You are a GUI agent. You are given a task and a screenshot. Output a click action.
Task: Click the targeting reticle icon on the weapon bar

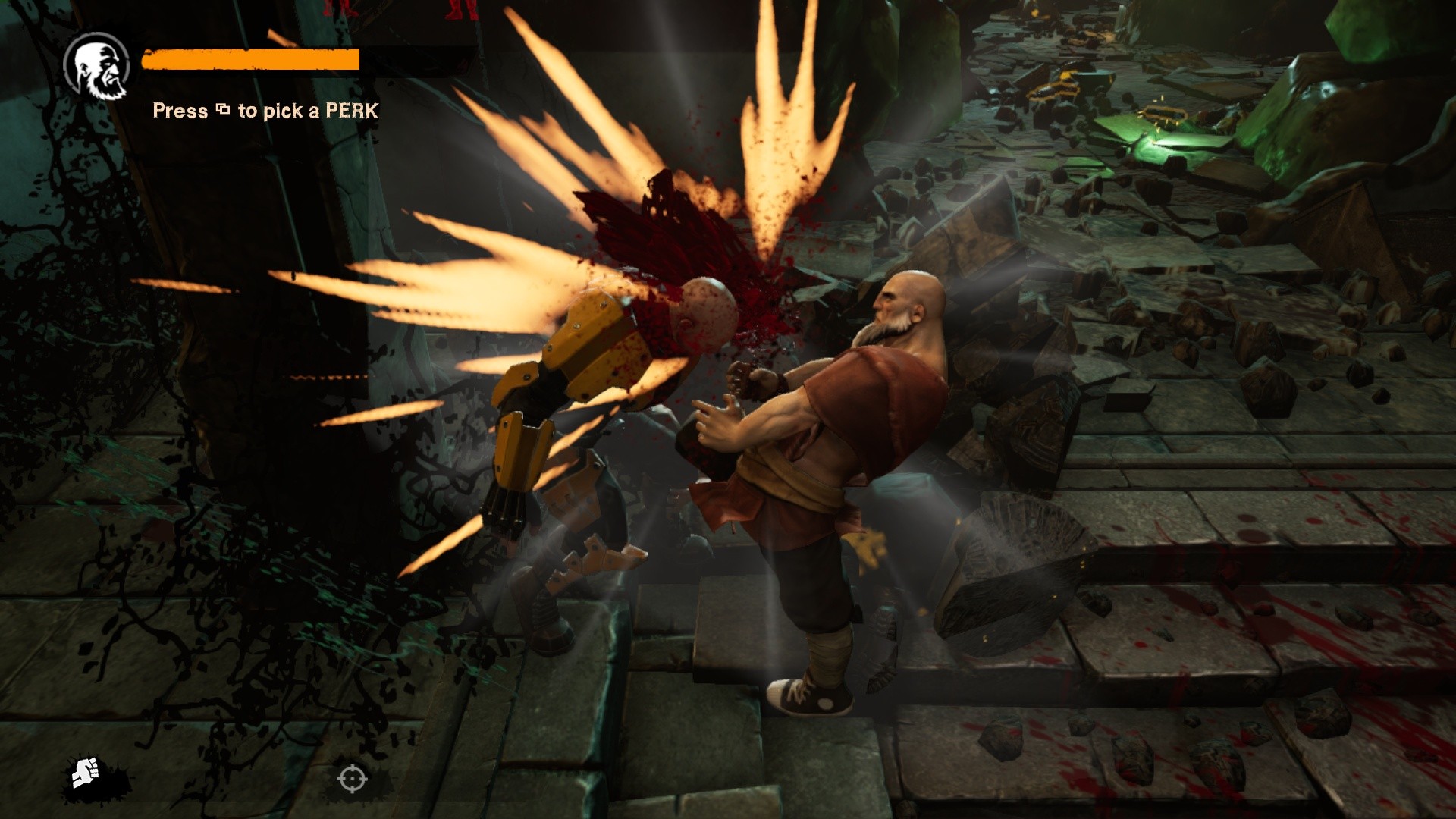tap(353, 777)
